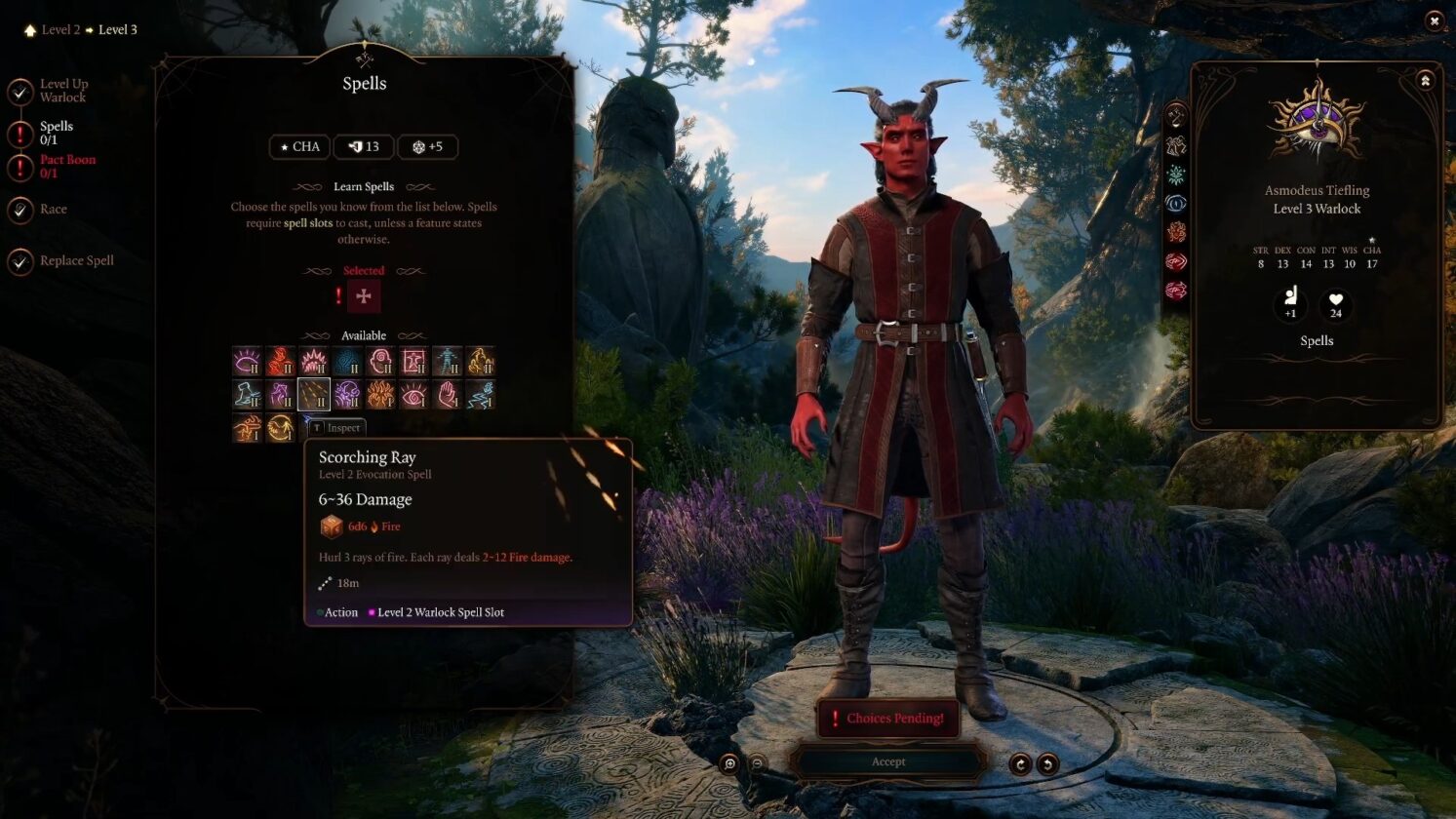Open the Replace Spell step
The width and height of the screenshot is (1456, 819).
[76, 260]
